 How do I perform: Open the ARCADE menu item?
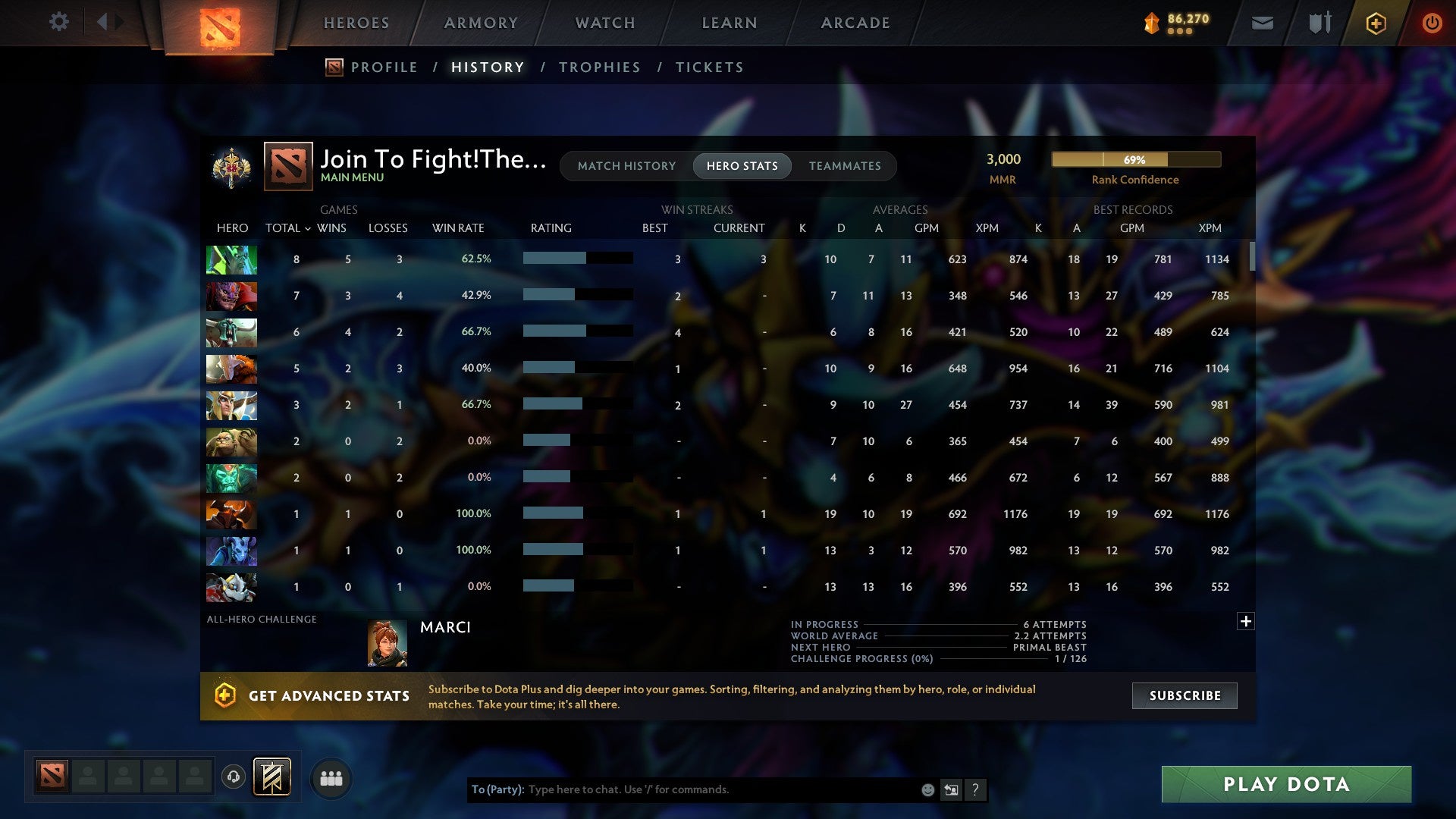point(855,23)
